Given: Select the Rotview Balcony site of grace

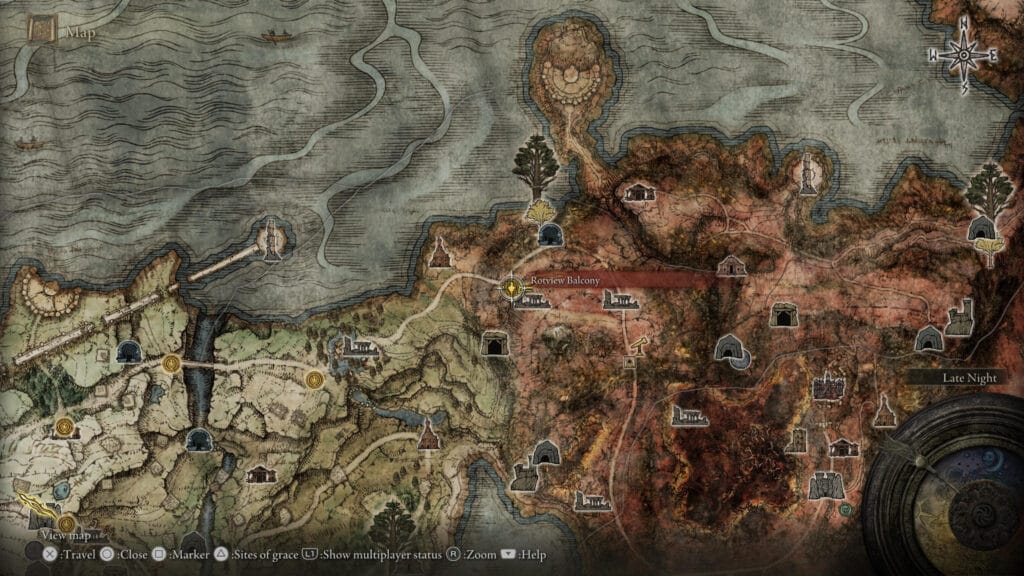Looking at the screenshot, I should (x=512, y=288).
